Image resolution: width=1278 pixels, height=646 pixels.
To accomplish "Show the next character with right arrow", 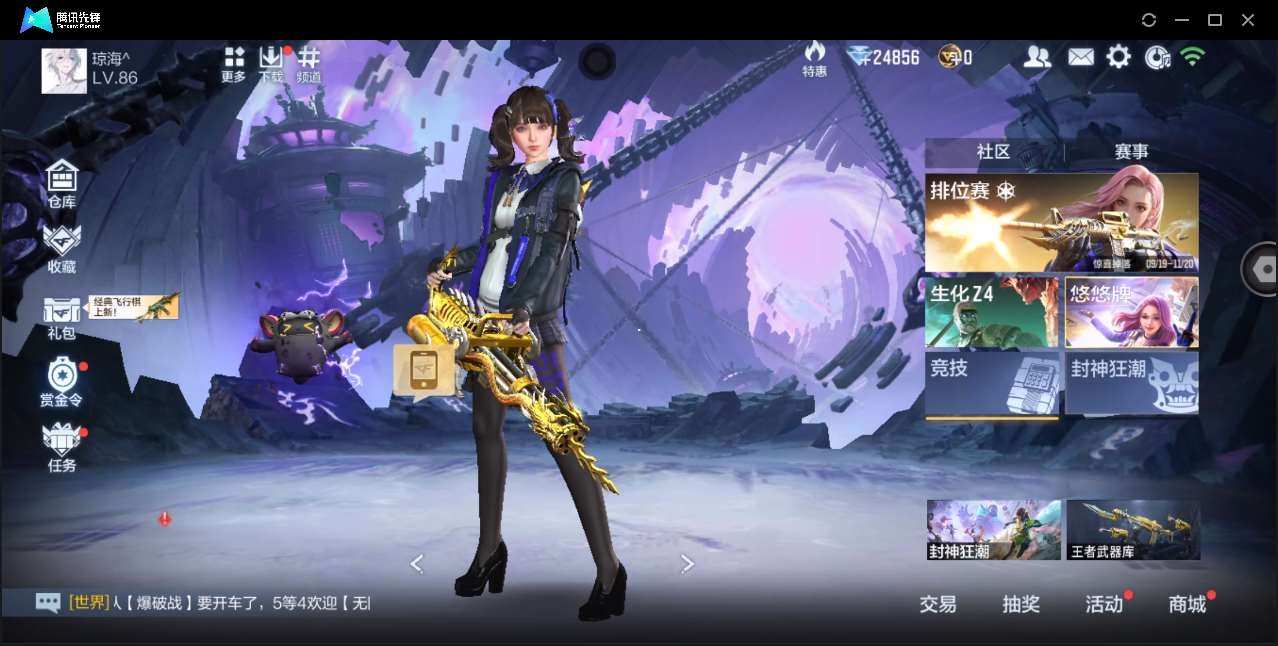I will [687, 564].
